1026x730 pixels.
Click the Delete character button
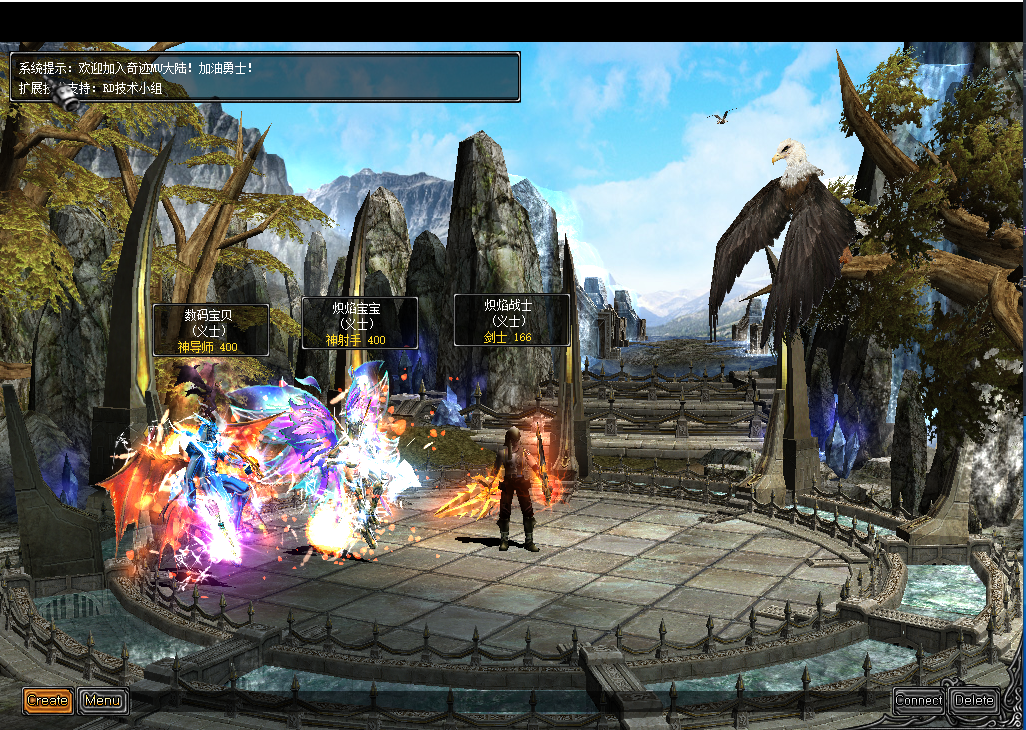(x=973, y=700)
